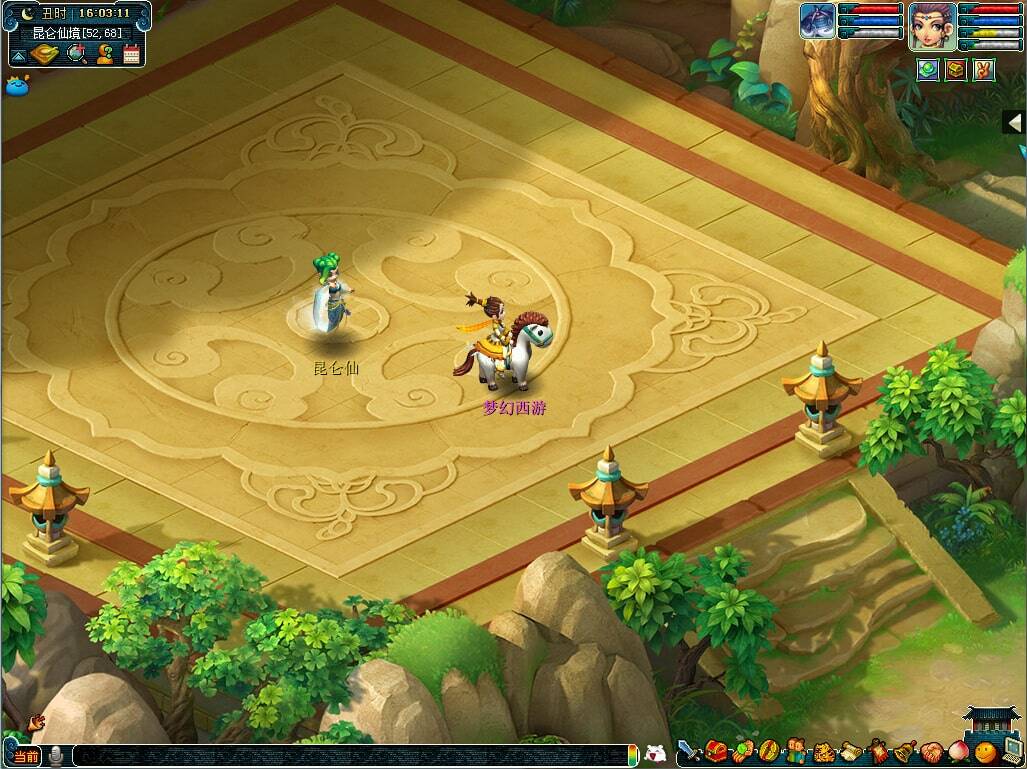This screenshot has height=769, width=1027.
Task: Click the victory hand sign icon
Action: pyautogui.click(x=984, y=70)
